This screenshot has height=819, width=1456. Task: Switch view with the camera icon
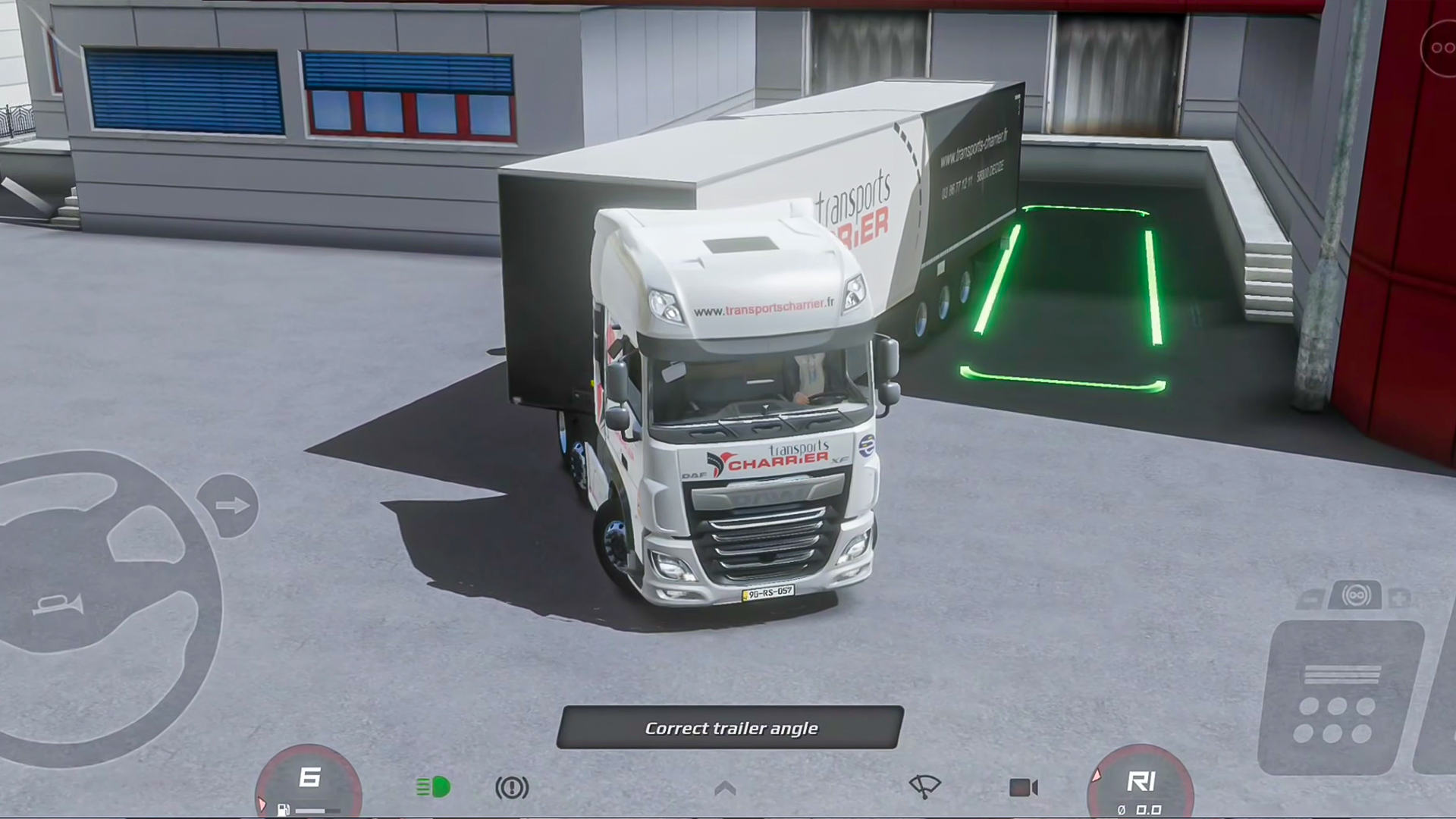click(x=1023, y=788)
